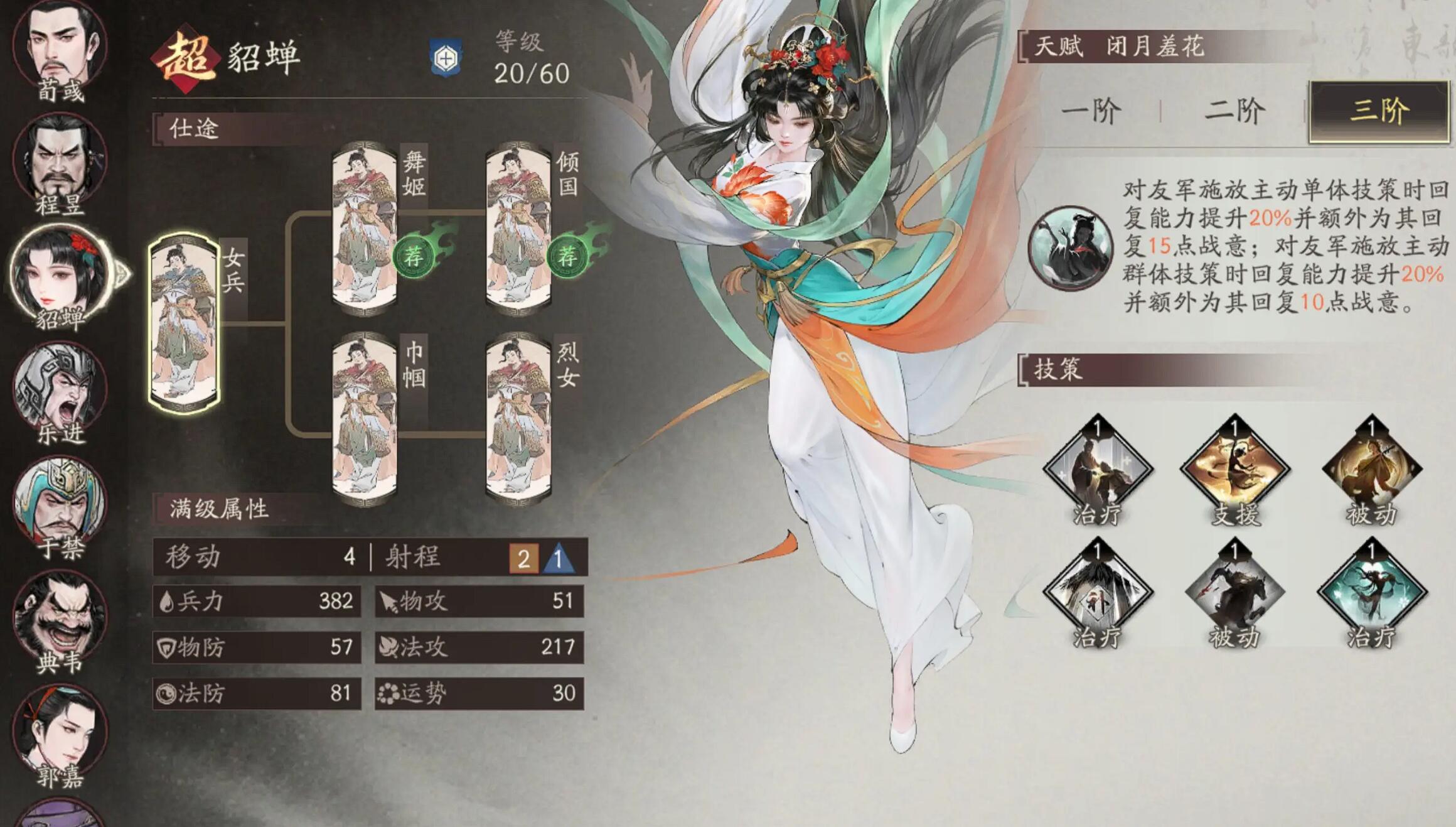View the horseback rider 被动 skill

click(1234, 590)
